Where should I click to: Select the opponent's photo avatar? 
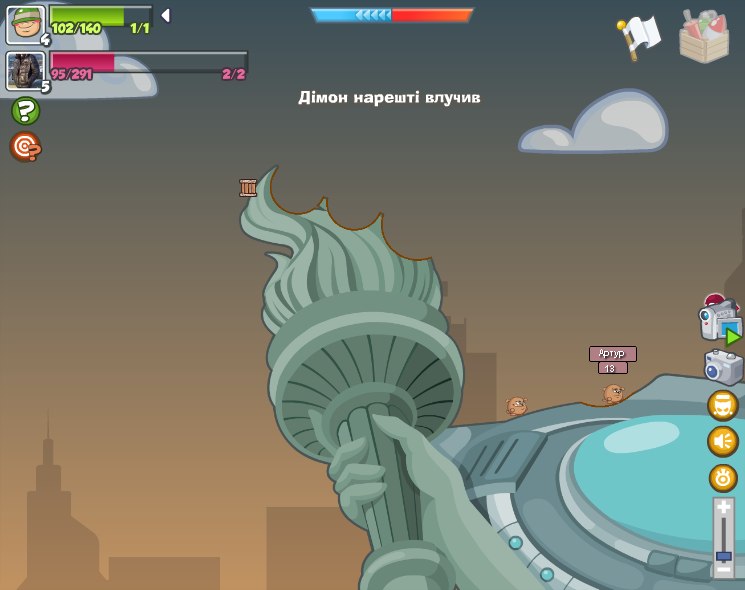25,71
